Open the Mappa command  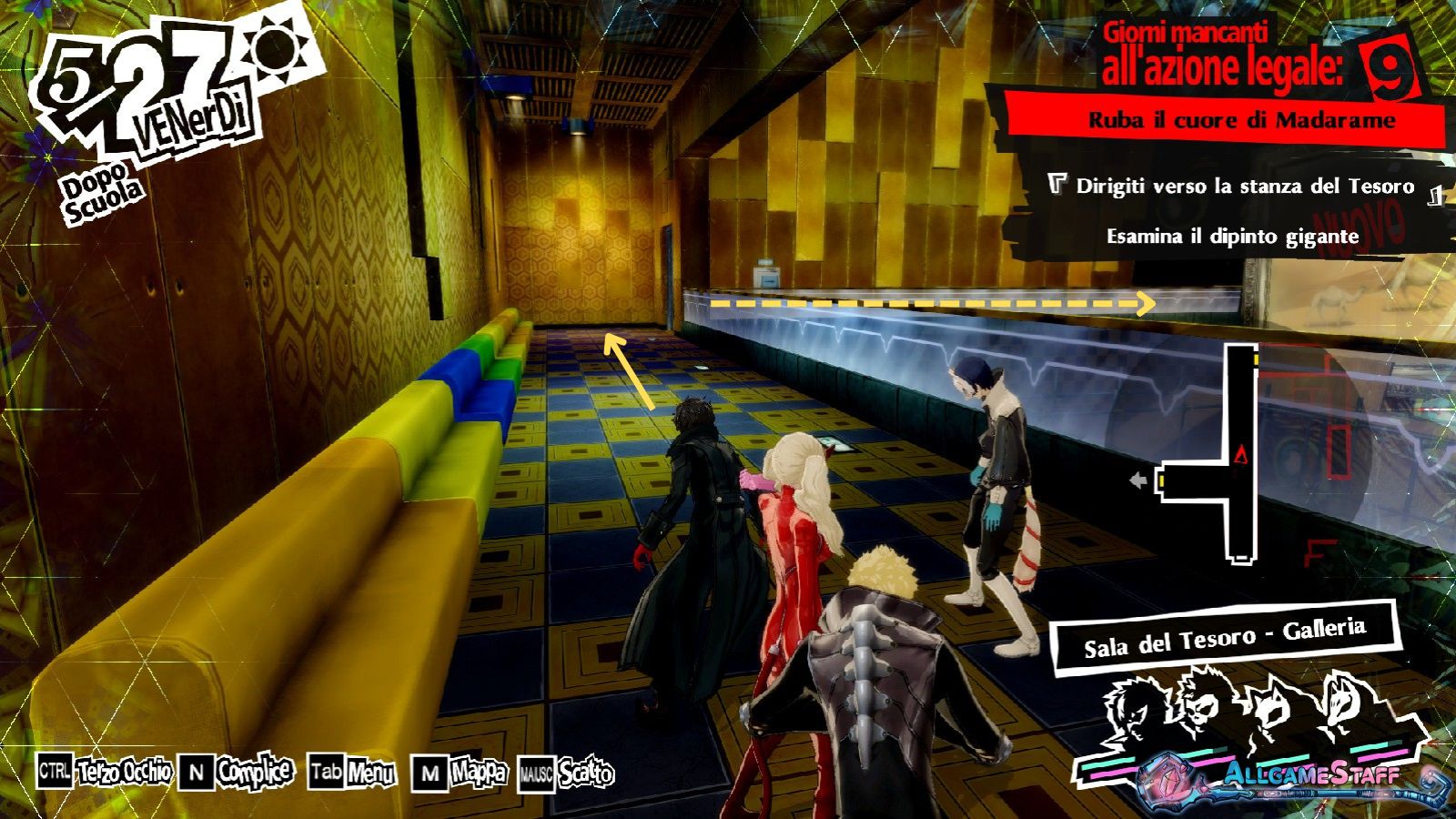pos(460,773)
